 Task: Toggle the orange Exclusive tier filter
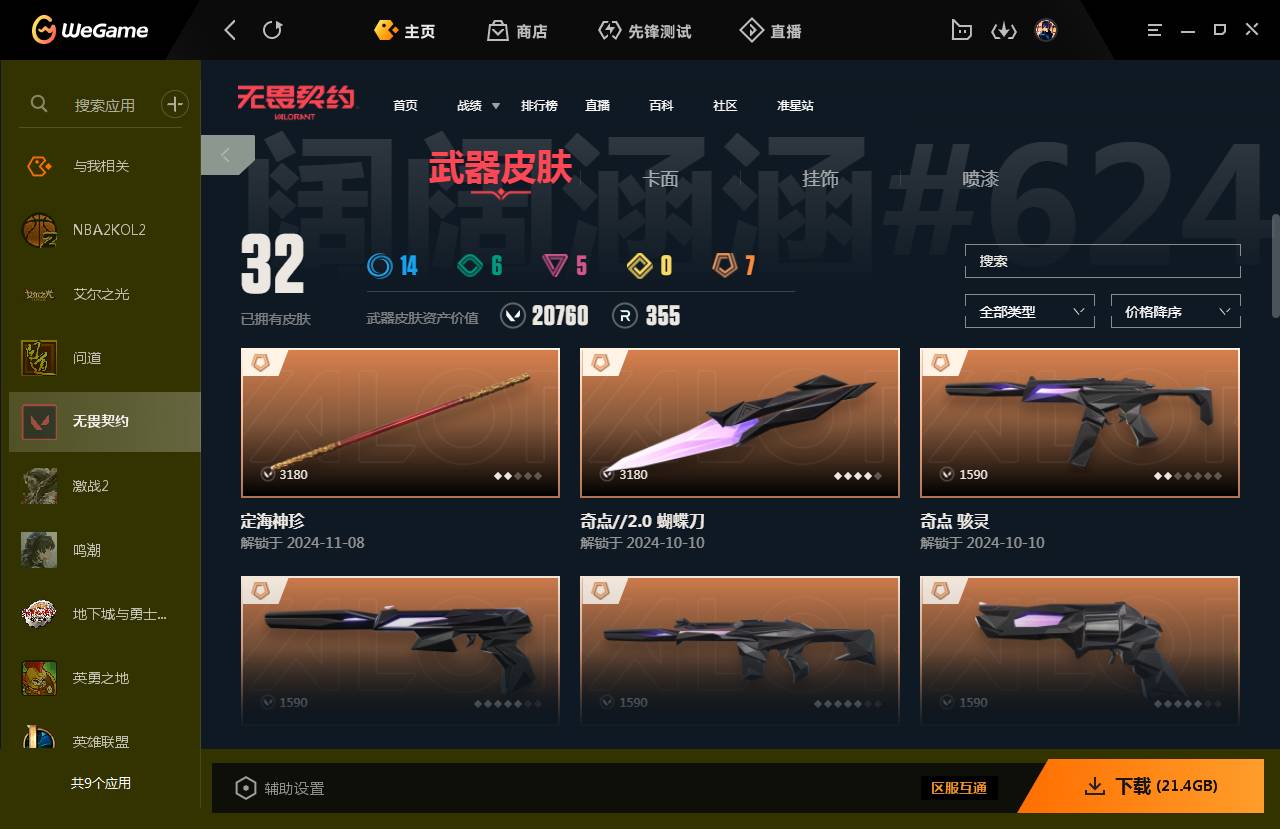731,265
